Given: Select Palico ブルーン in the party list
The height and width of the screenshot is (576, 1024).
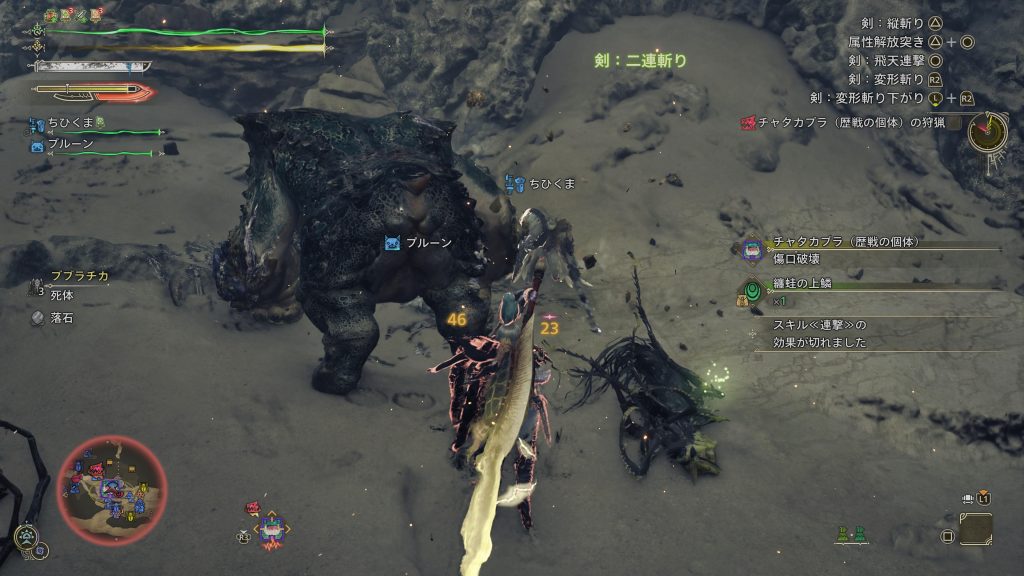Looking at the screenshot, I should (x=70, y=145).
